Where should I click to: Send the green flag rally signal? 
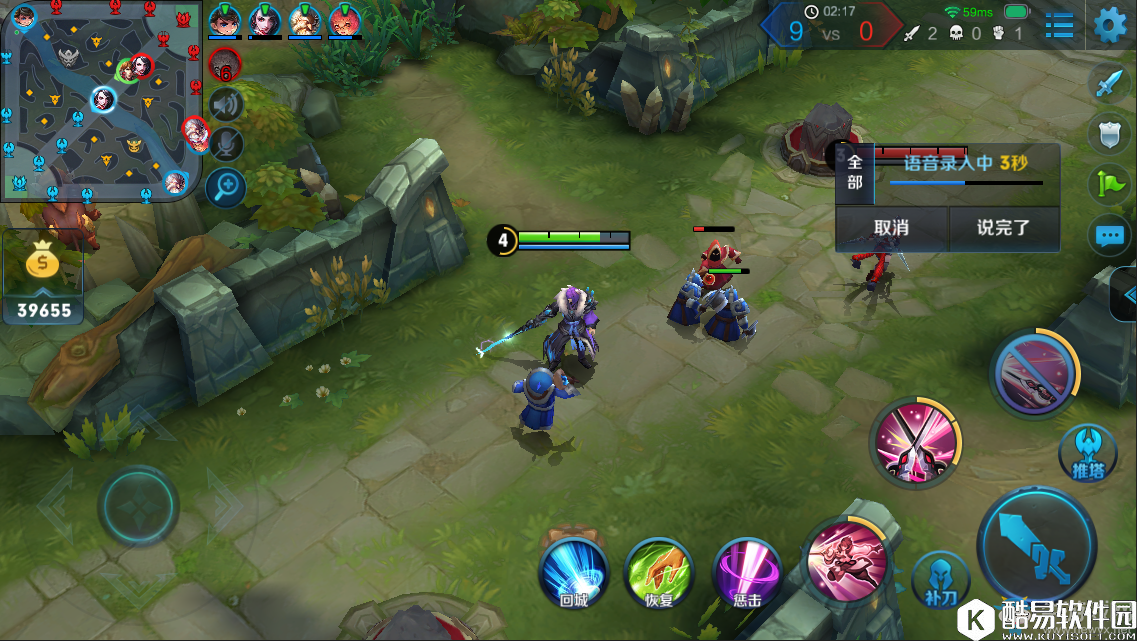1110,184
